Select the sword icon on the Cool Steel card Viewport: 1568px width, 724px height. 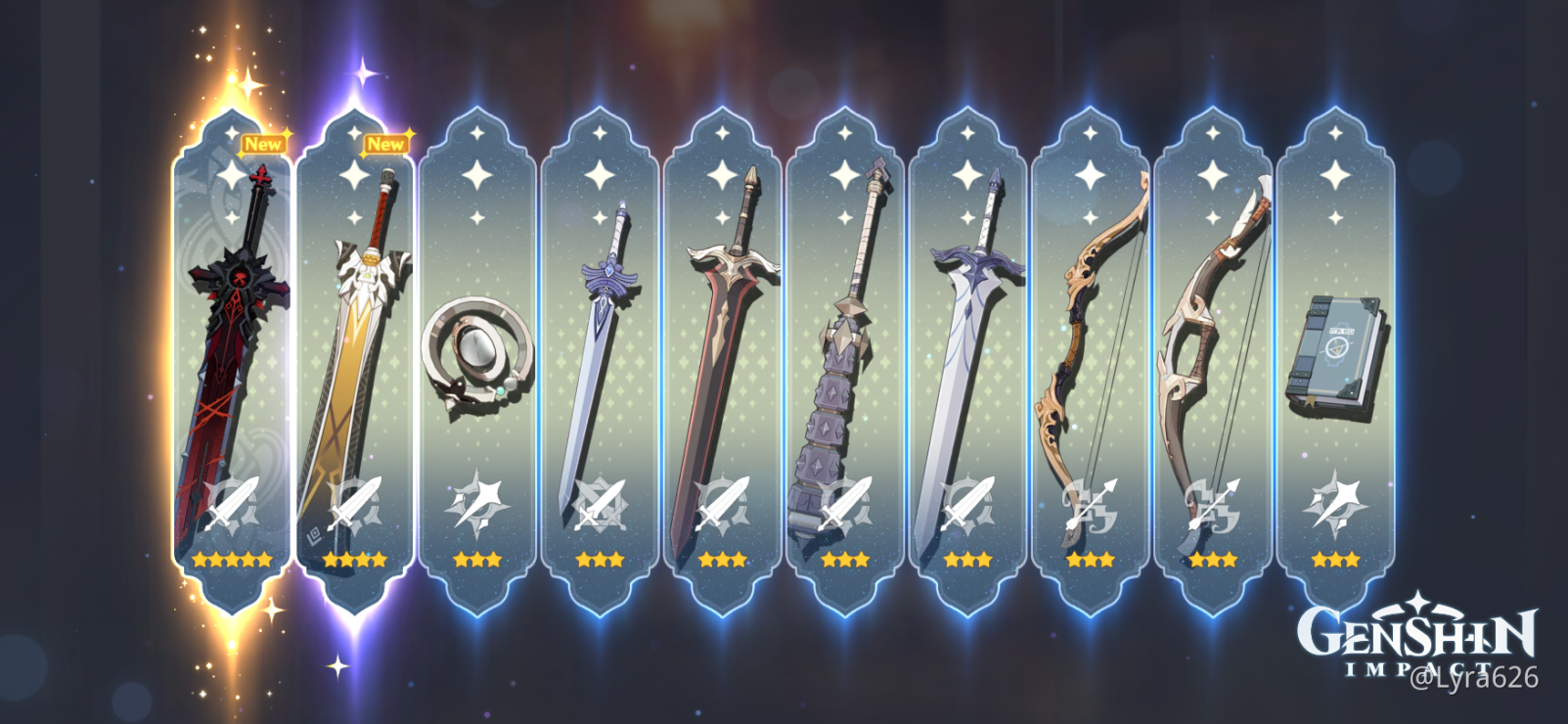point(600,504)
